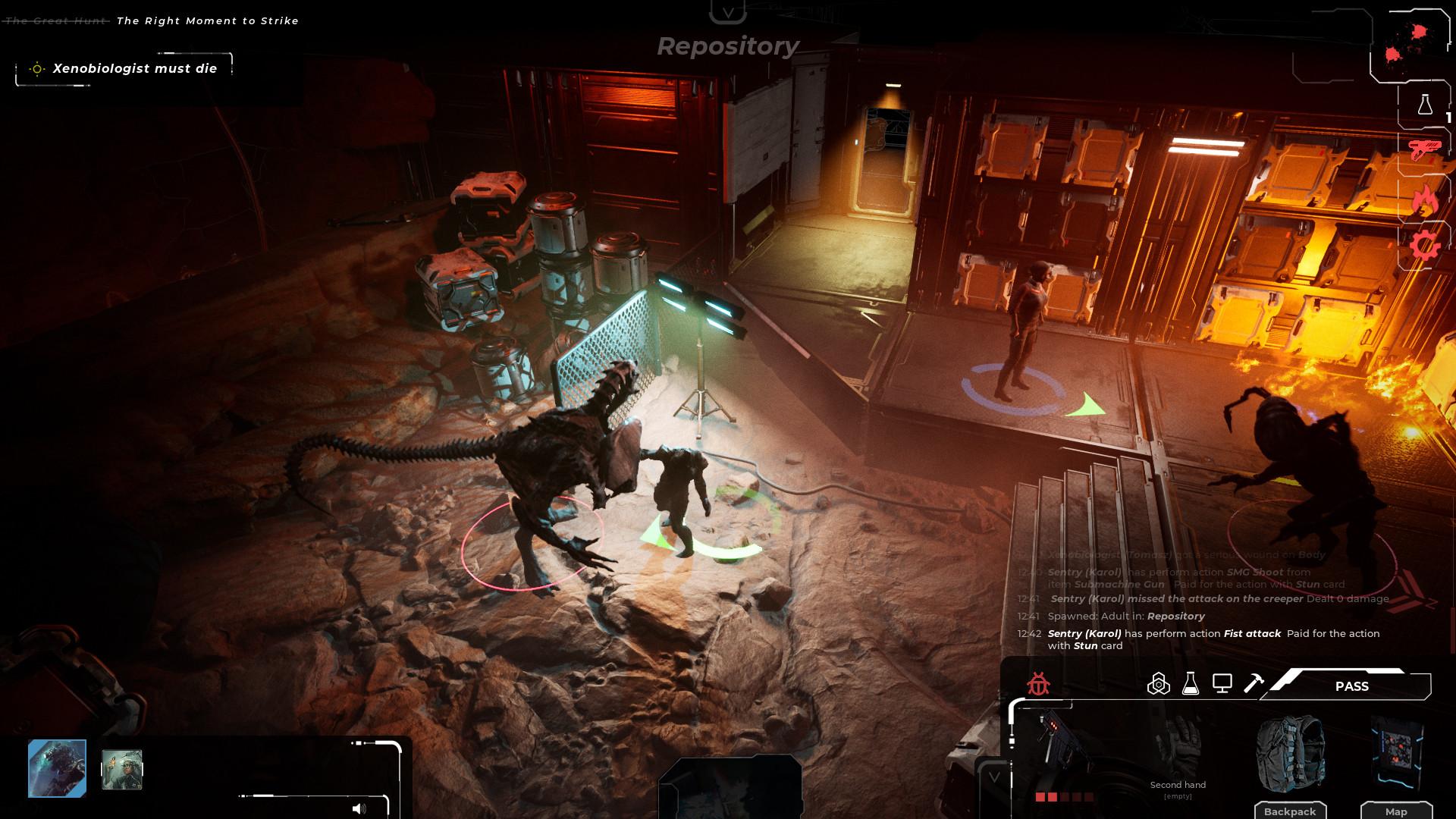Image resolution: width=1456 pixels, height=819 pixels.
Task: Open the monitor icon in action bar
Action: coord(1223,684)
